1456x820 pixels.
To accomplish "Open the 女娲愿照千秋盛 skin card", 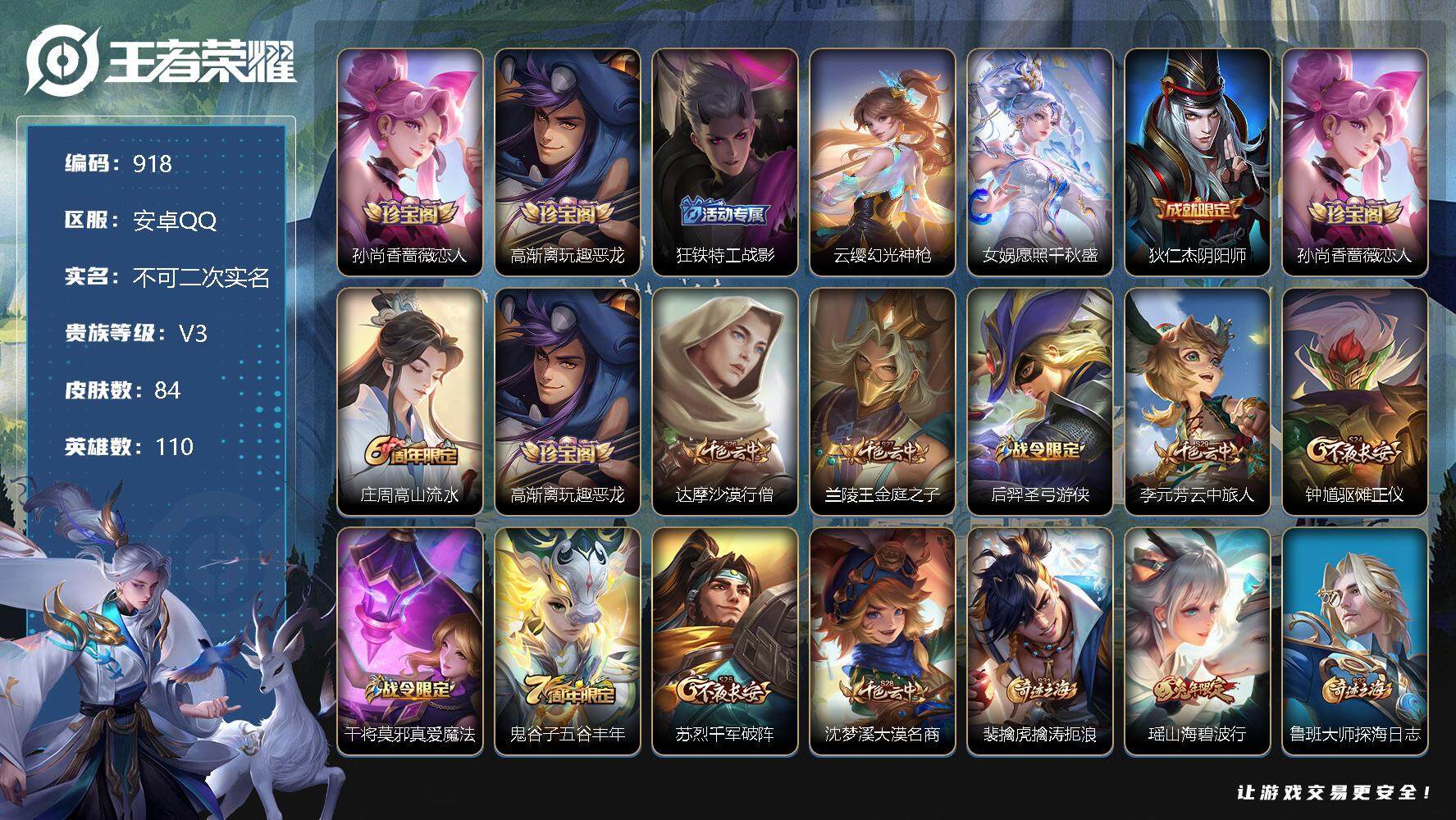I will point(1040,162).
